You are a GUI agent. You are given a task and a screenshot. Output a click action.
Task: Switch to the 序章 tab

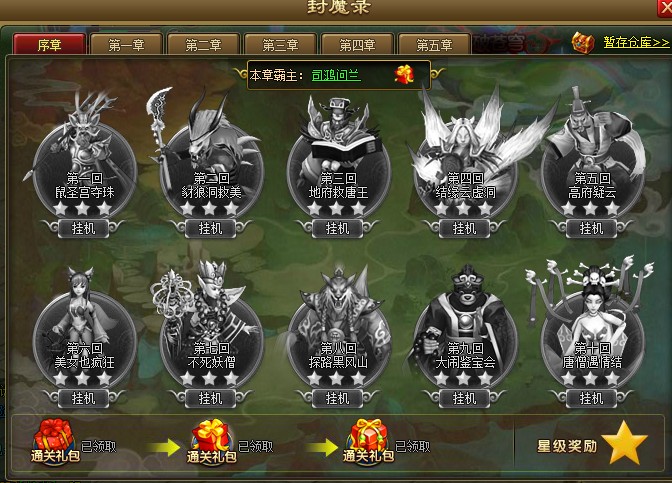(x=49, y=44)
